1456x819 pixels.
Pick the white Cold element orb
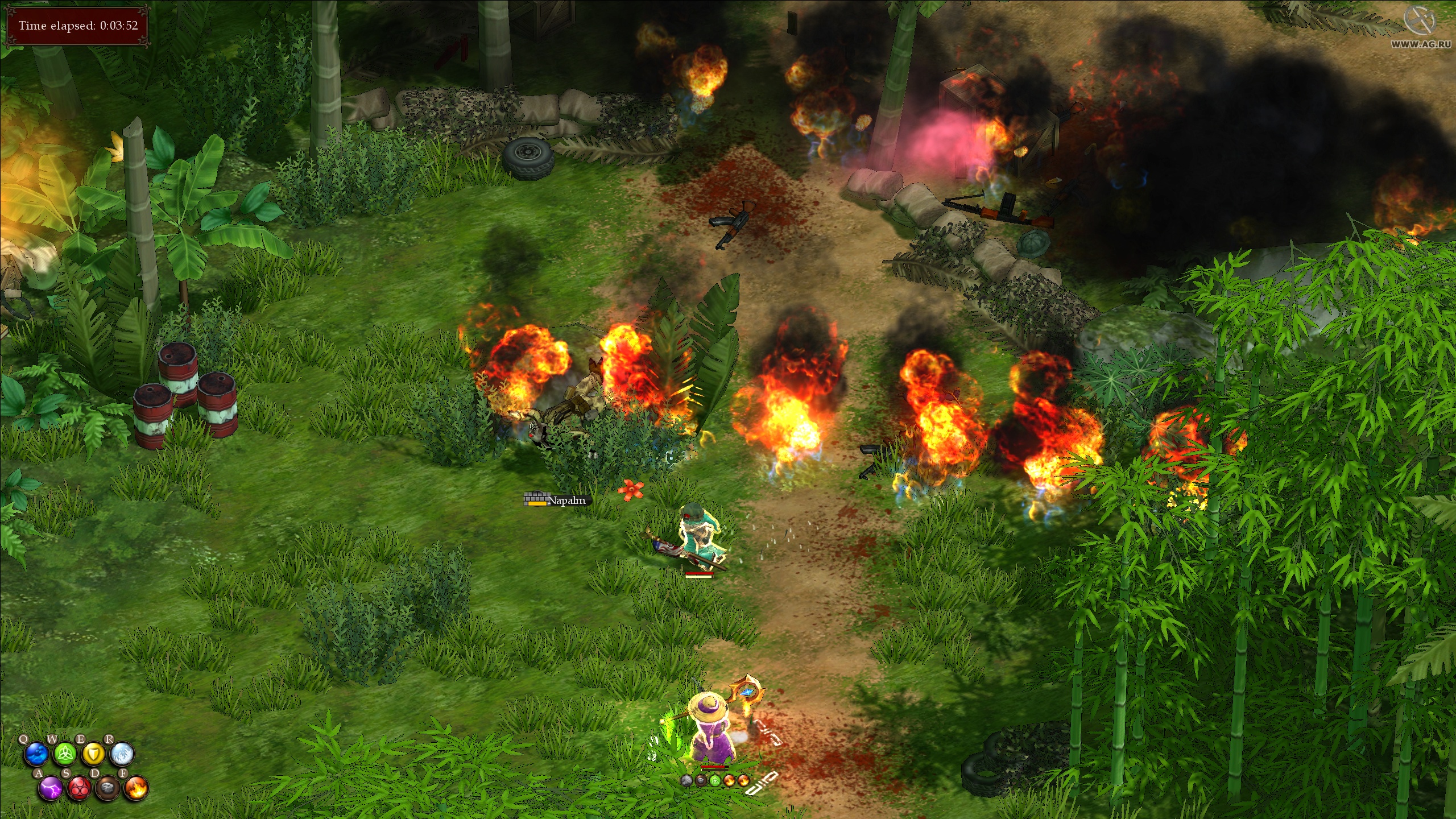(122, 755)
